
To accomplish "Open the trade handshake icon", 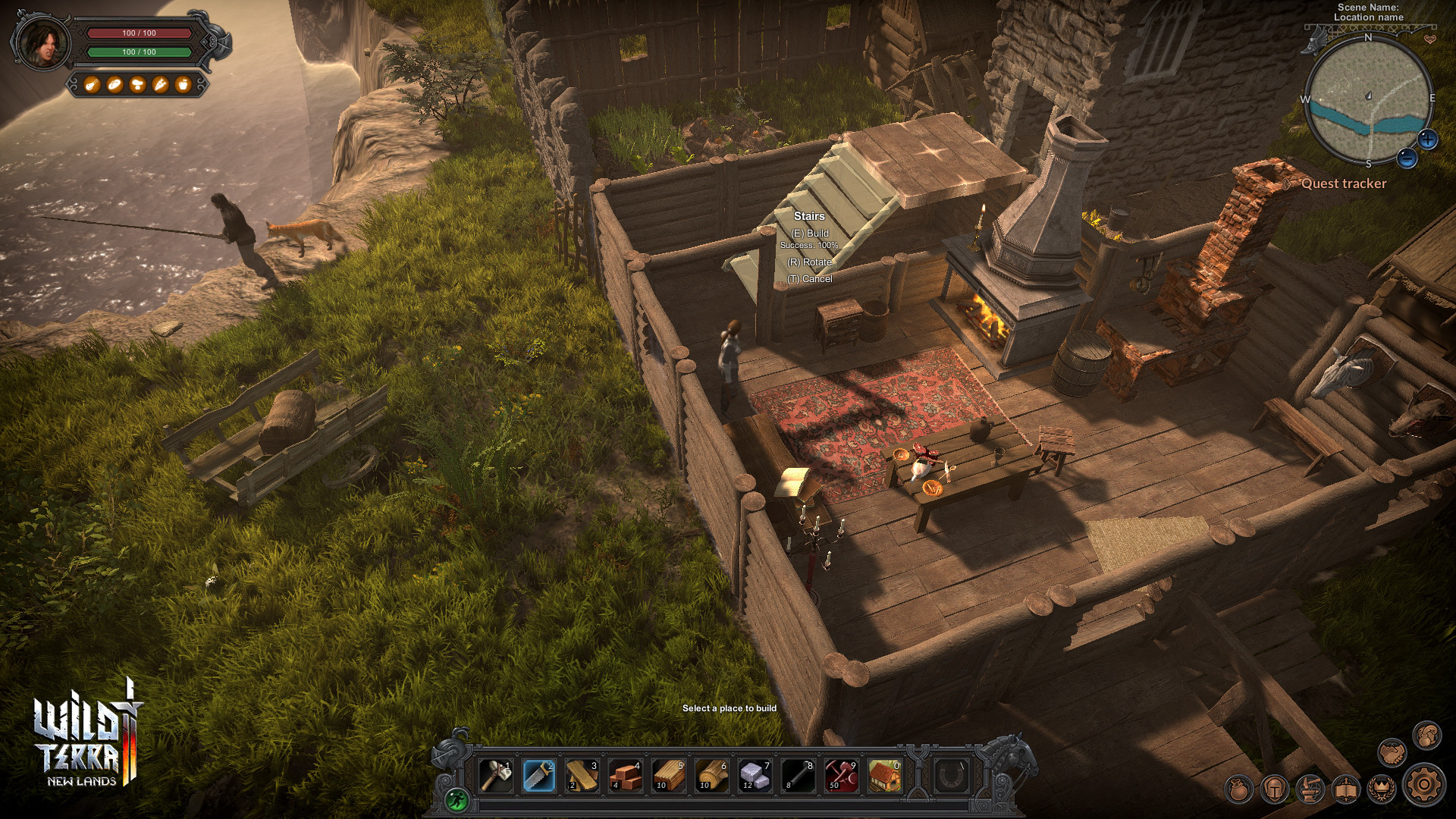I will tap(1392, 752).
